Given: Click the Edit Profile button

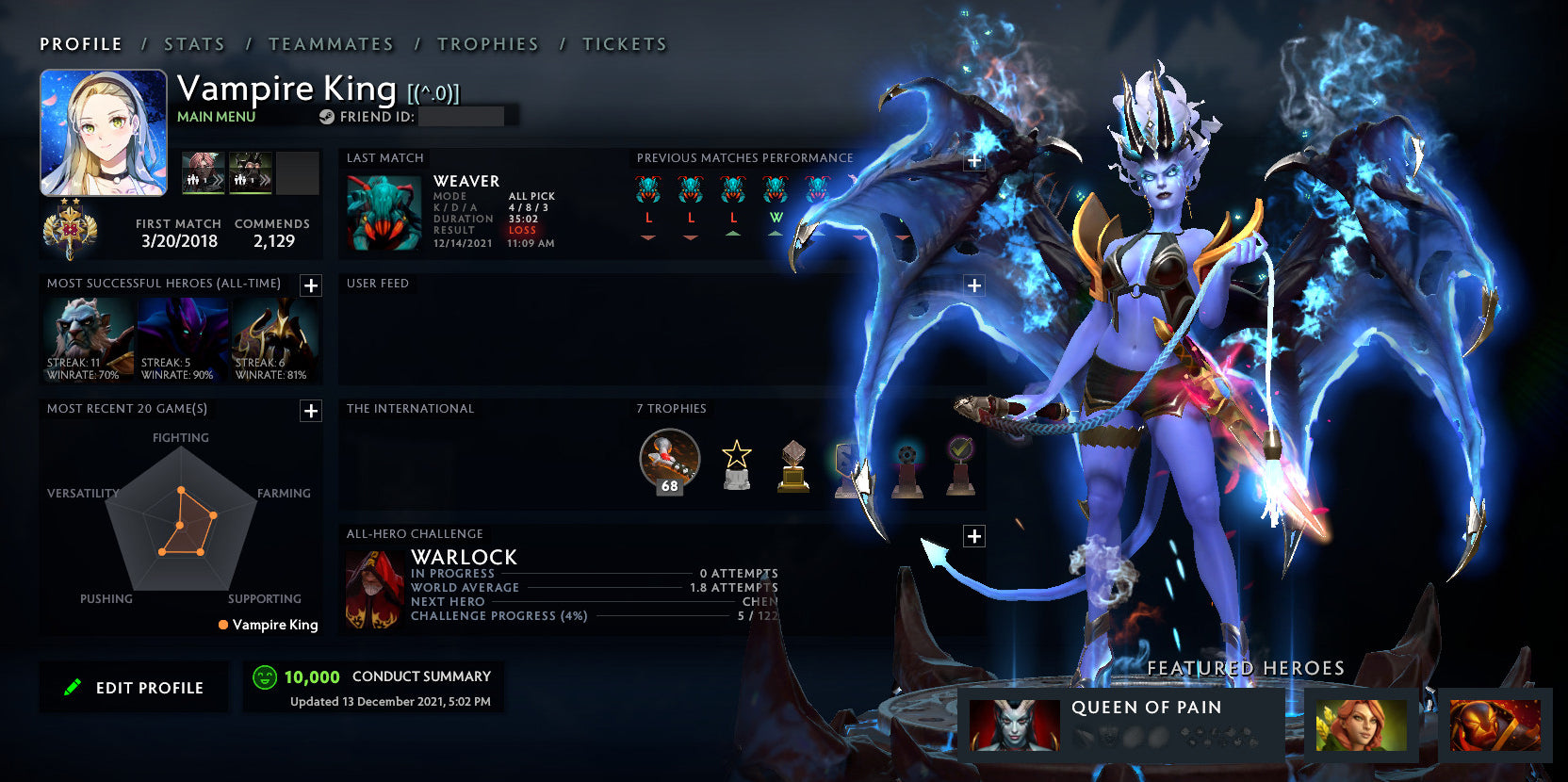Looking at the screenshot, I should (133, 687).
